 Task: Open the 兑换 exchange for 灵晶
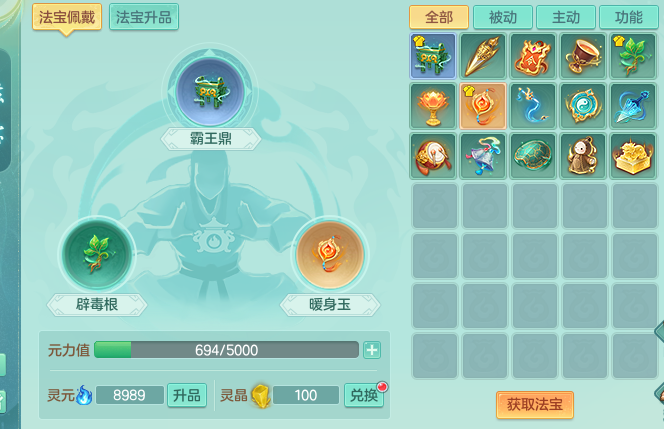tap(363, 395)
